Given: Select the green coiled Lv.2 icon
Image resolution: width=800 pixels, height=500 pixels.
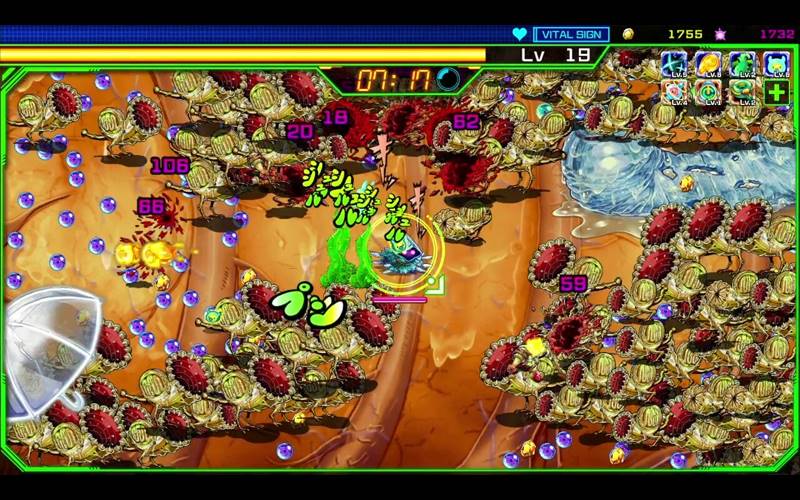Looking at the screenshot, I should point(742,93).
